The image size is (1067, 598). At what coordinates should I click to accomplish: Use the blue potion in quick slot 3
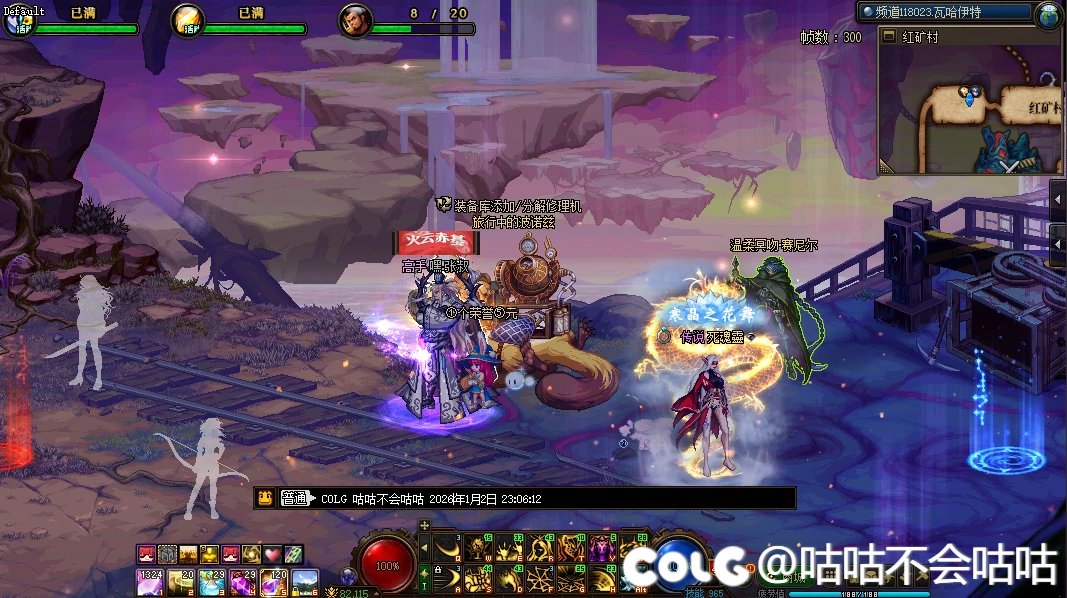click(x=212, y=581)
